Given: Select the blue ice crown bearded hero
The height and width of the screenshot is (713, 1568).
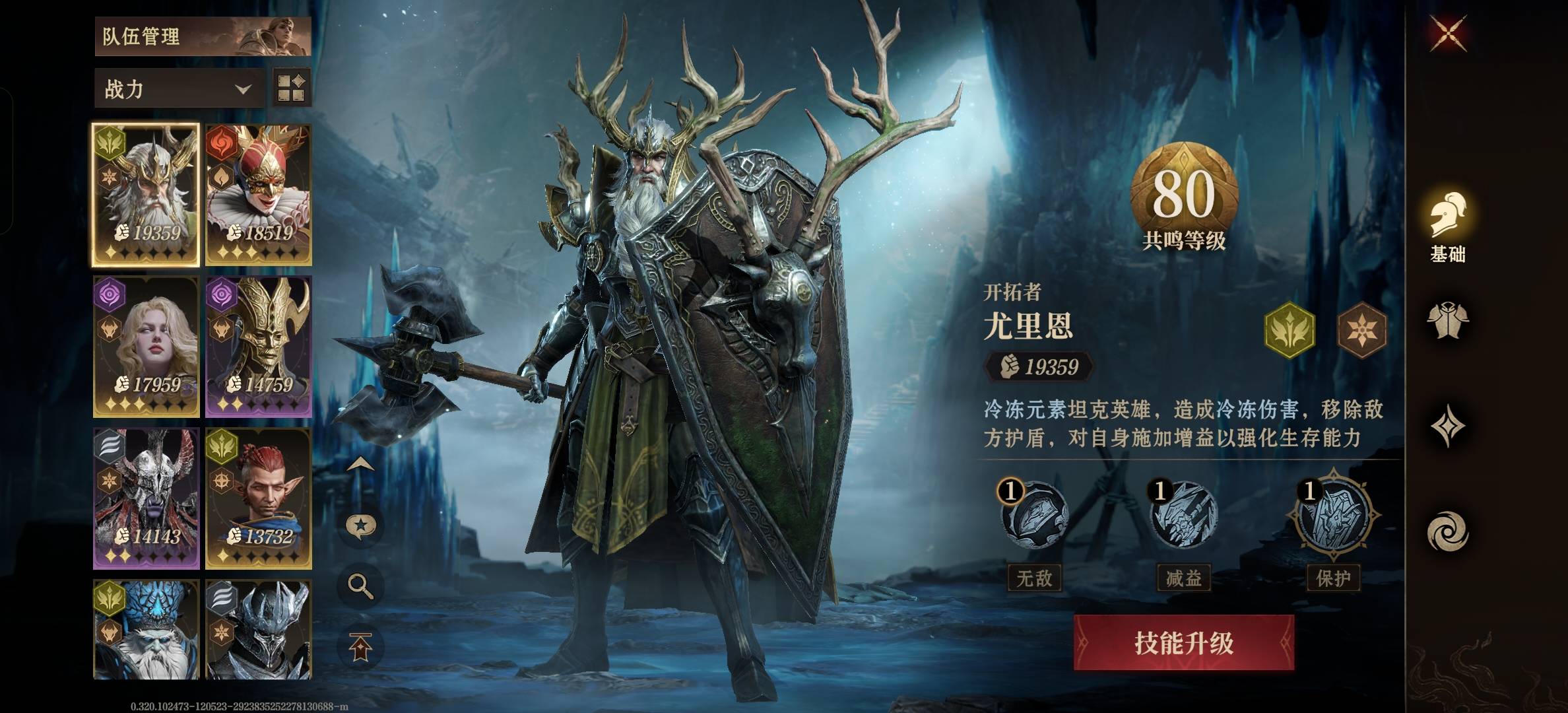Looking at the screenshot, I should [146, 629].
